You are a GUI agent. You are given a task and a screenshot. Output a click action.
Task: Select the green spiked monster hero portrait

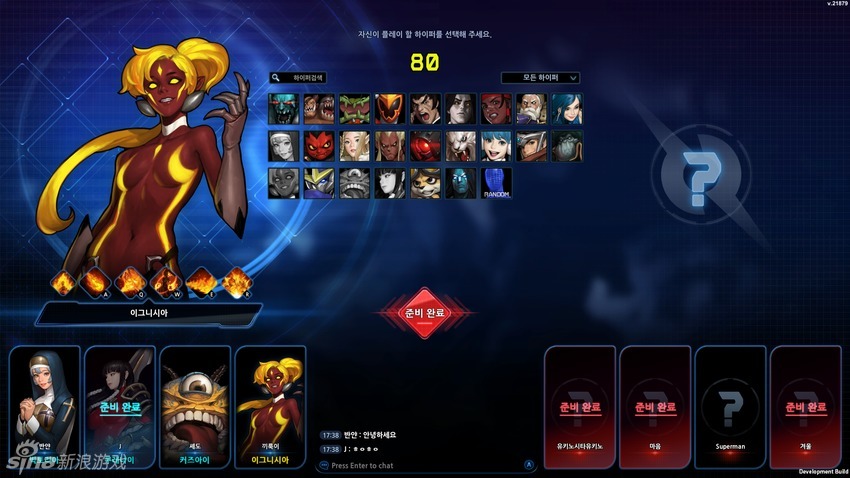354,108
